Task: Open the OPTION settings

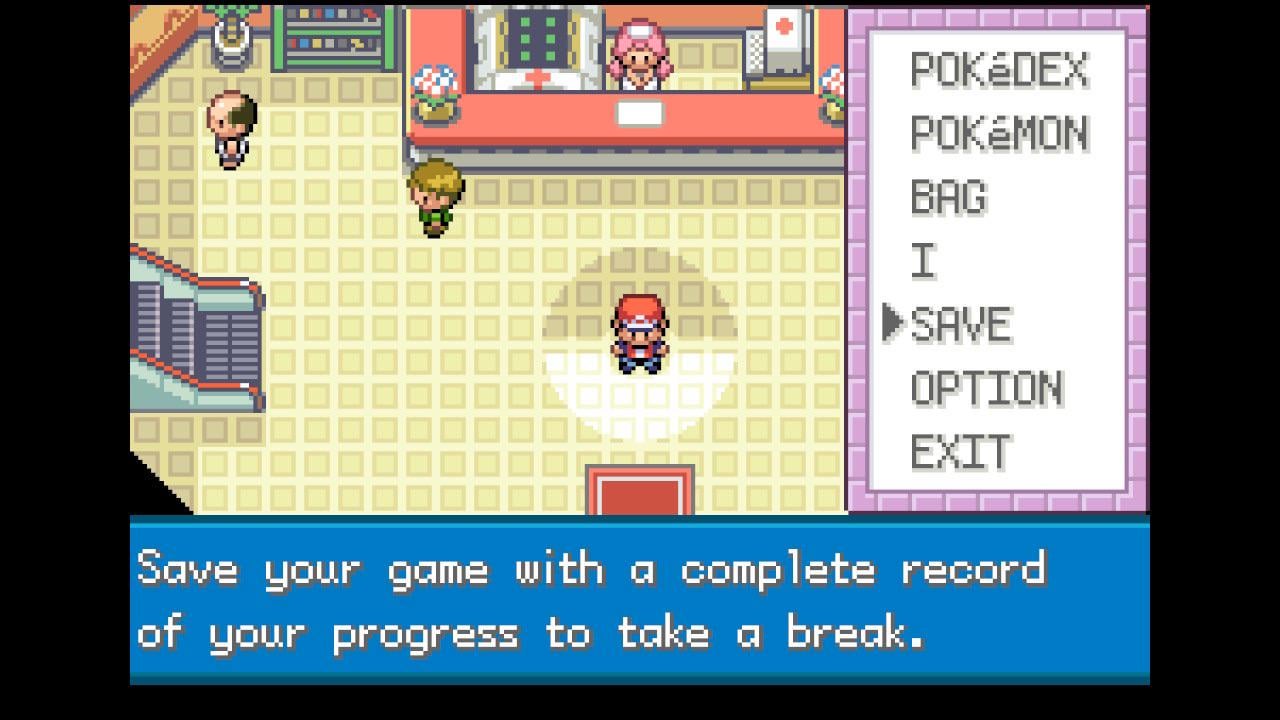Action: pyautogui.click(x=986, y=389)
